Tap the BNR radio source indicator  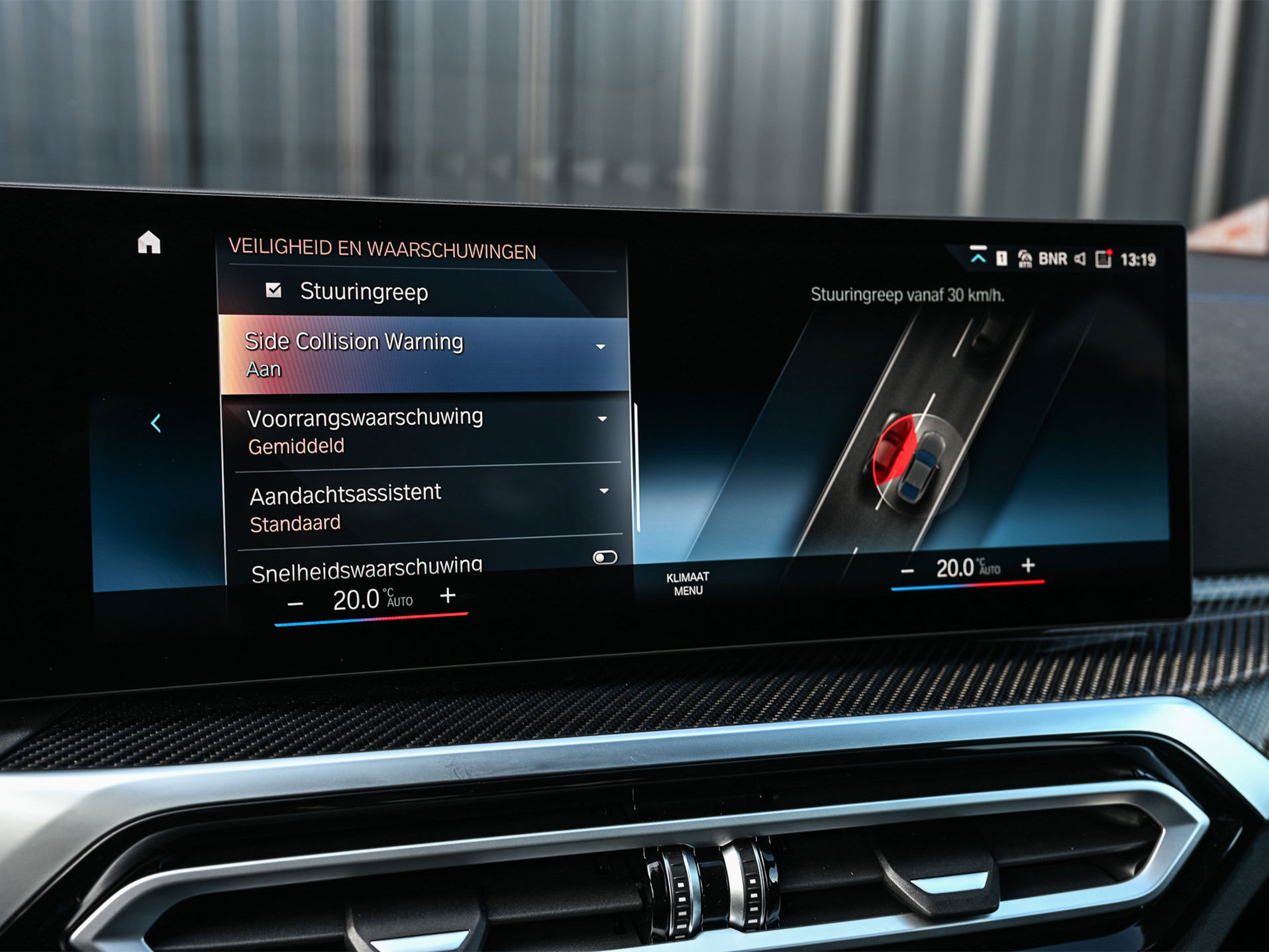pyautogui.click(x=1054, y=259)
